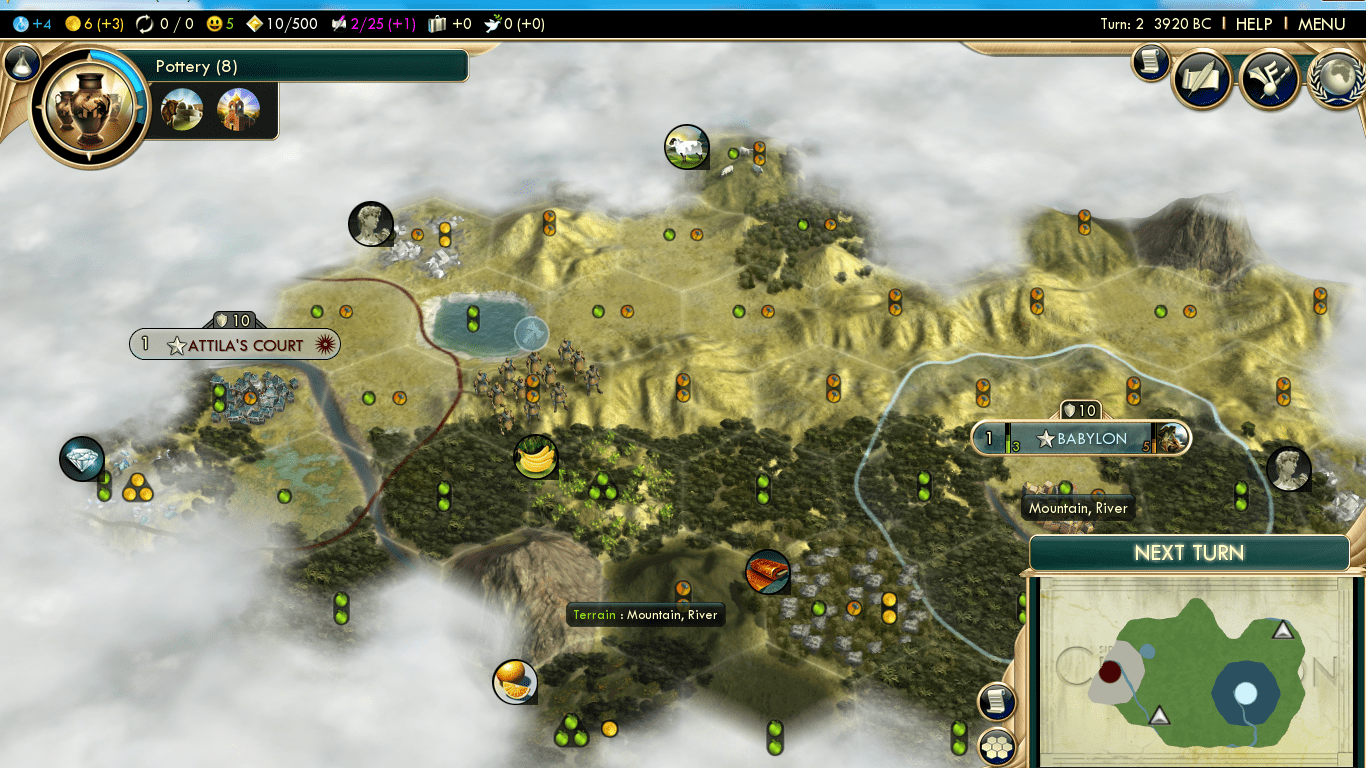This screenshot has height=768, width=1366.
Task: Toggle Strategic View with the hex icon
Action: pos(996,744)
